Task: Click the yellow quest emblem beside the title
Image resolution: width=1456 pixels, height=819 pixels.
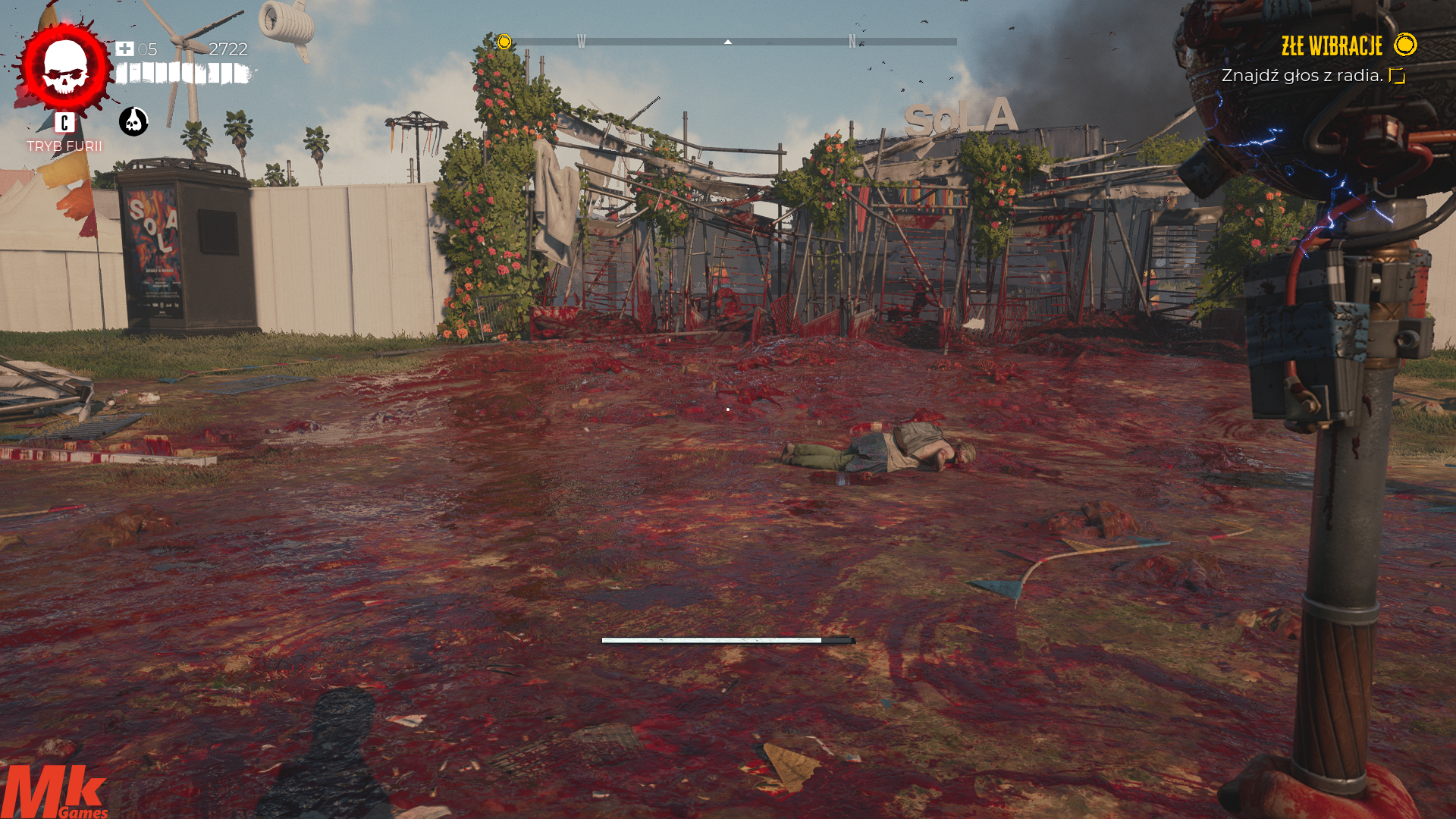Action: coord(1405,45)
